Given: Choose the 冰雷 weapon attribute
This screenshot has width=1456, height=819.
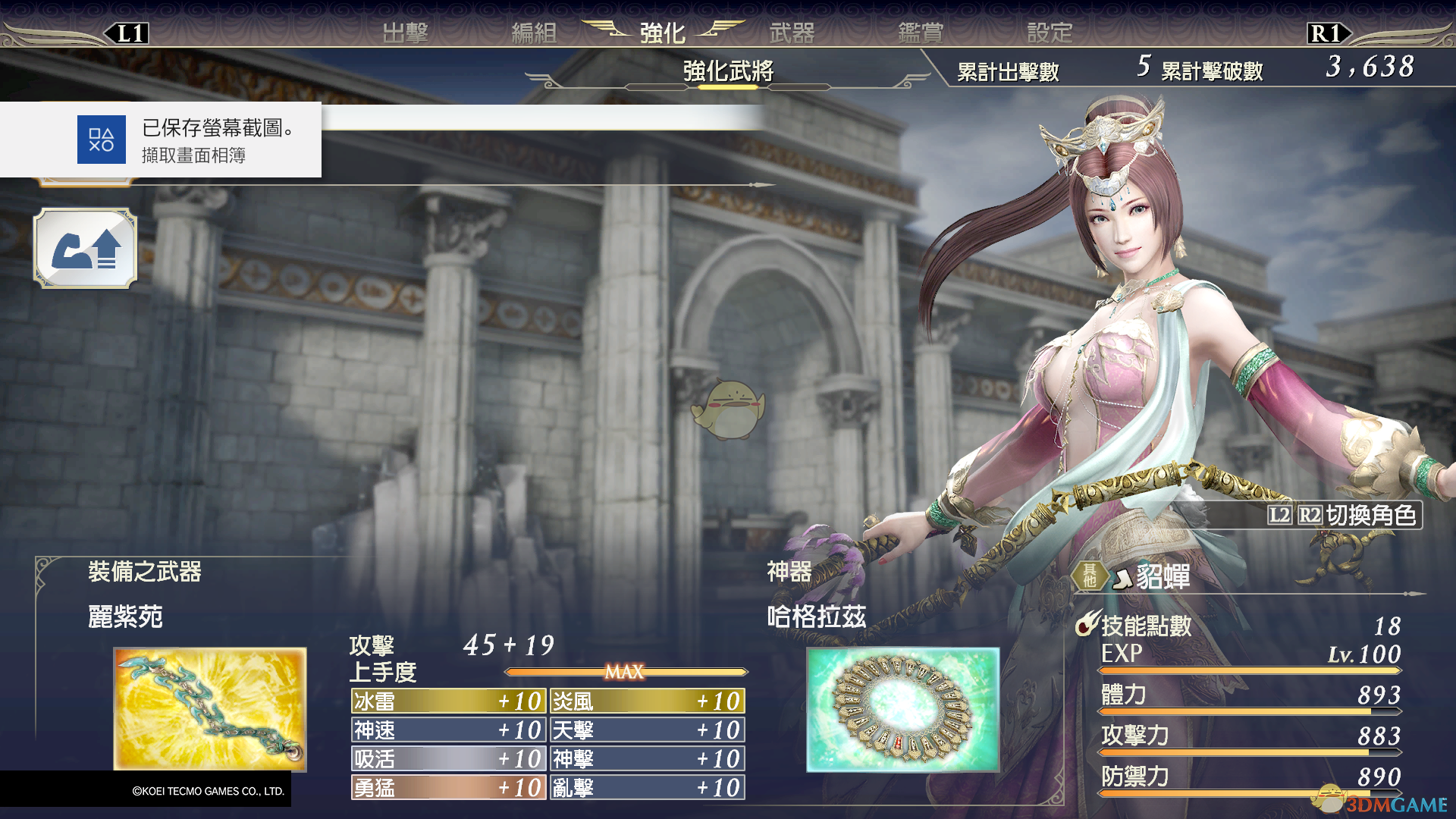Looking at the screenshot, I should coord(448,701).
